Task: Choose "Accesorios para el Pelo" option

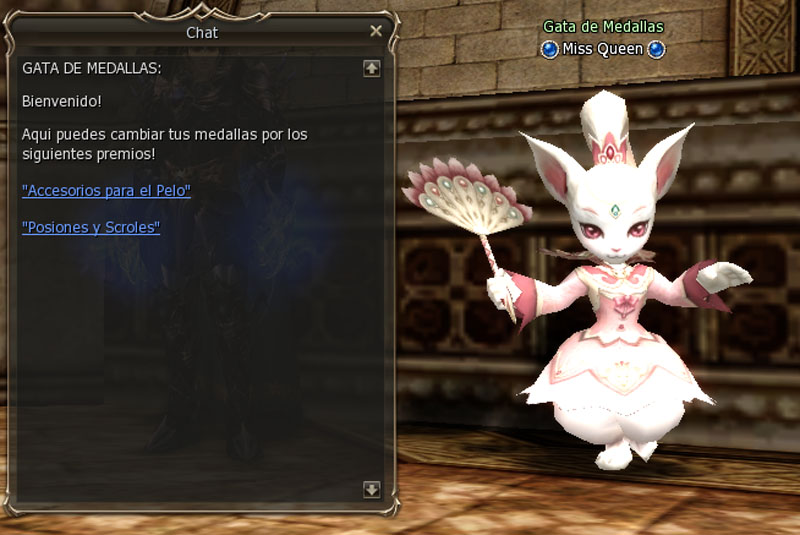Action: pyautogui.click(x=106, y=190)
